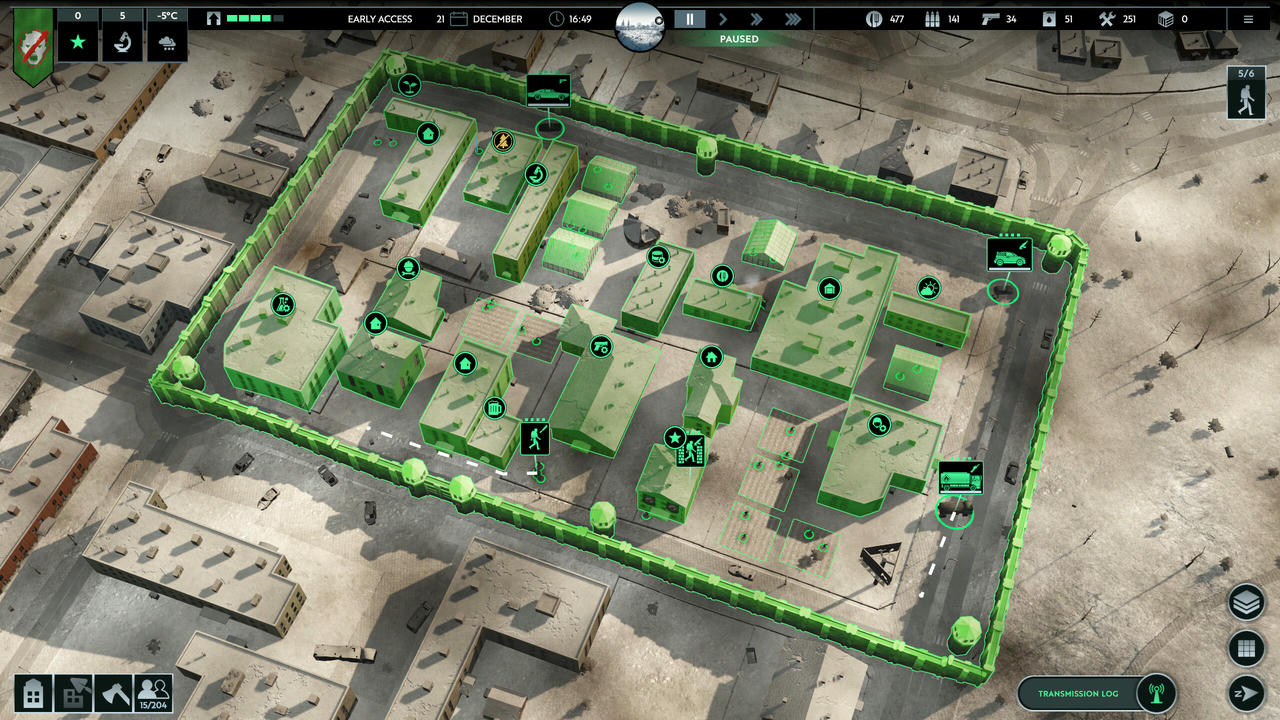Open the faction banner with crossed-out beast

[x=33, y=43]
